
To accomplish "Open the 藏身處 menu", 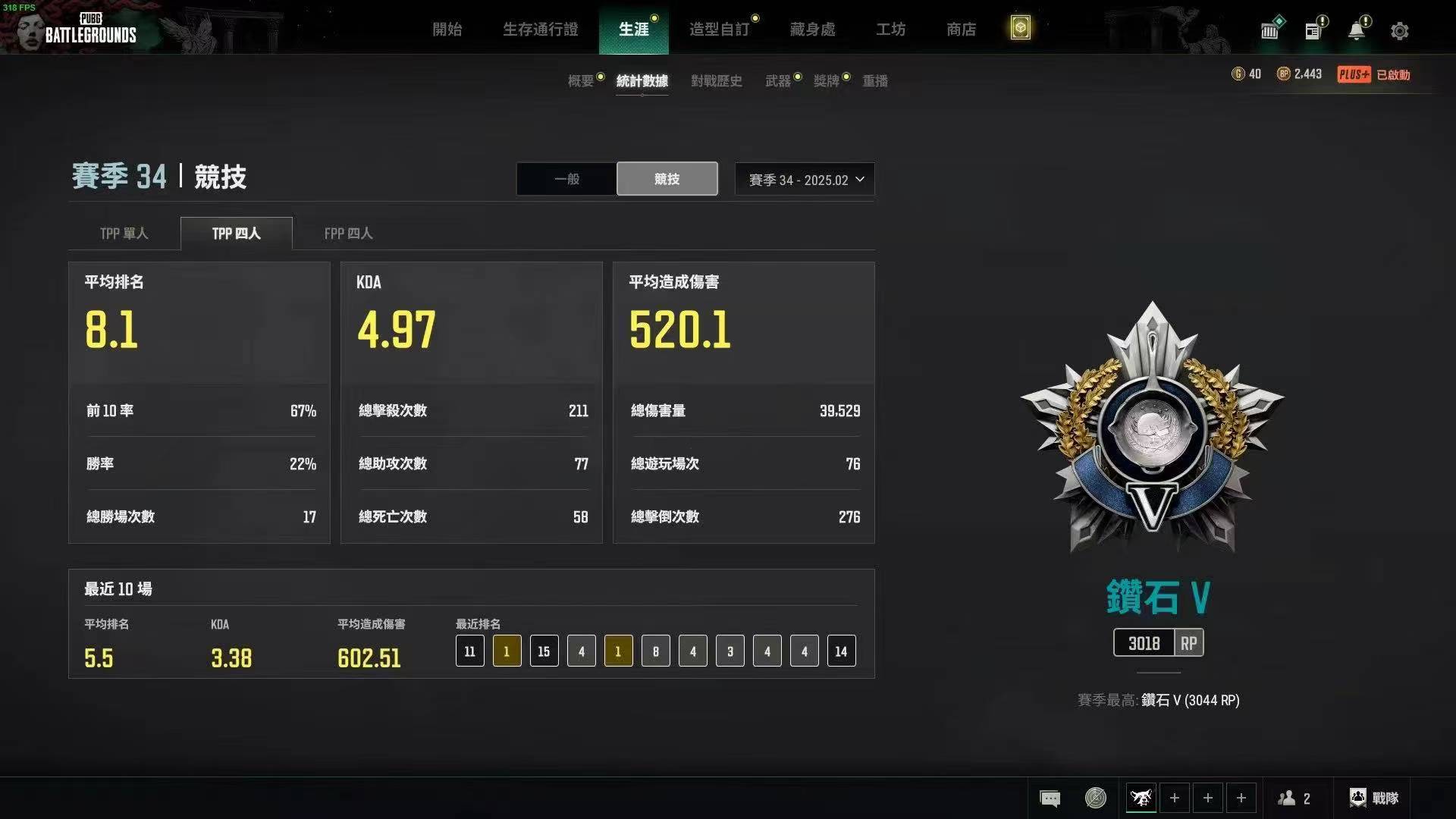I will tap(812, 30).
